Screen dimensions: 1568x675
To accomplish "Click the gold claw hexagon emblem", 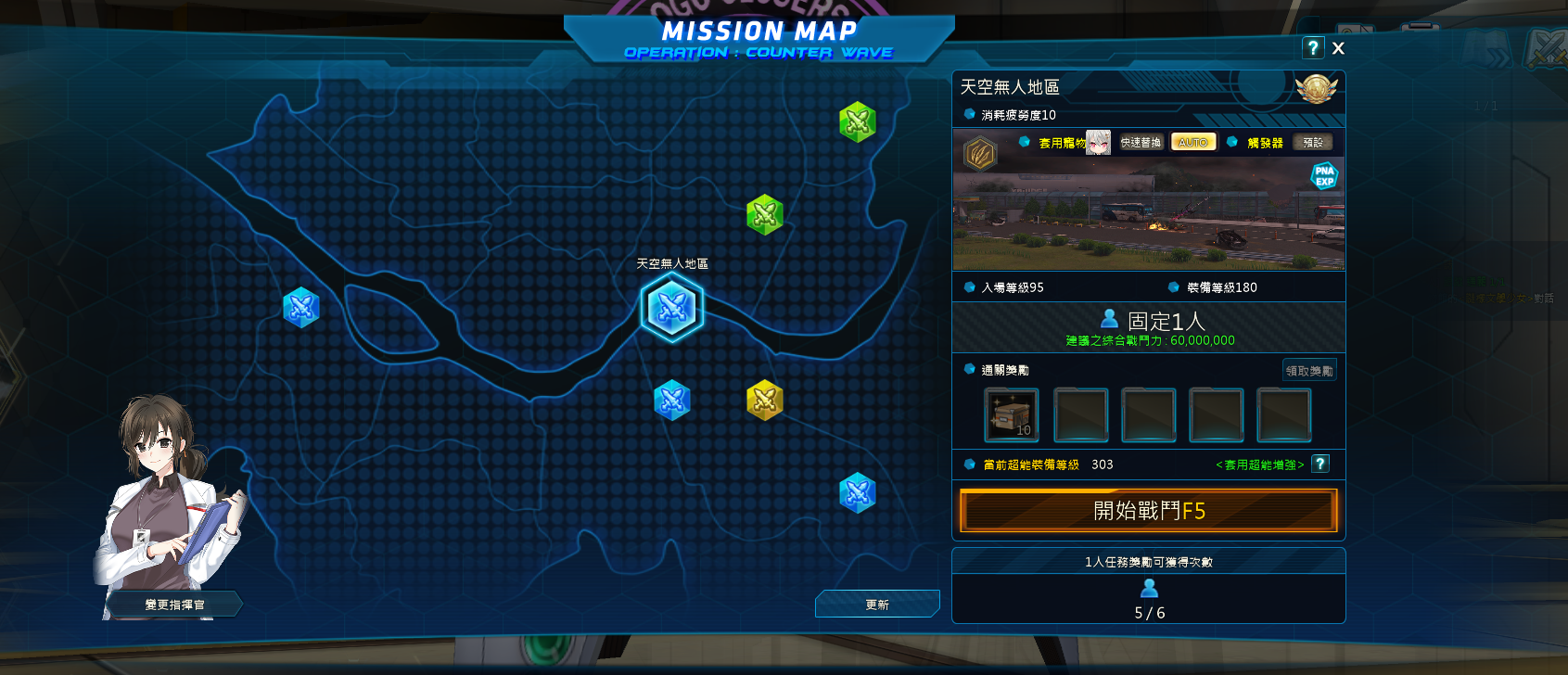I will pyautogui.click(x=980, y=153).
